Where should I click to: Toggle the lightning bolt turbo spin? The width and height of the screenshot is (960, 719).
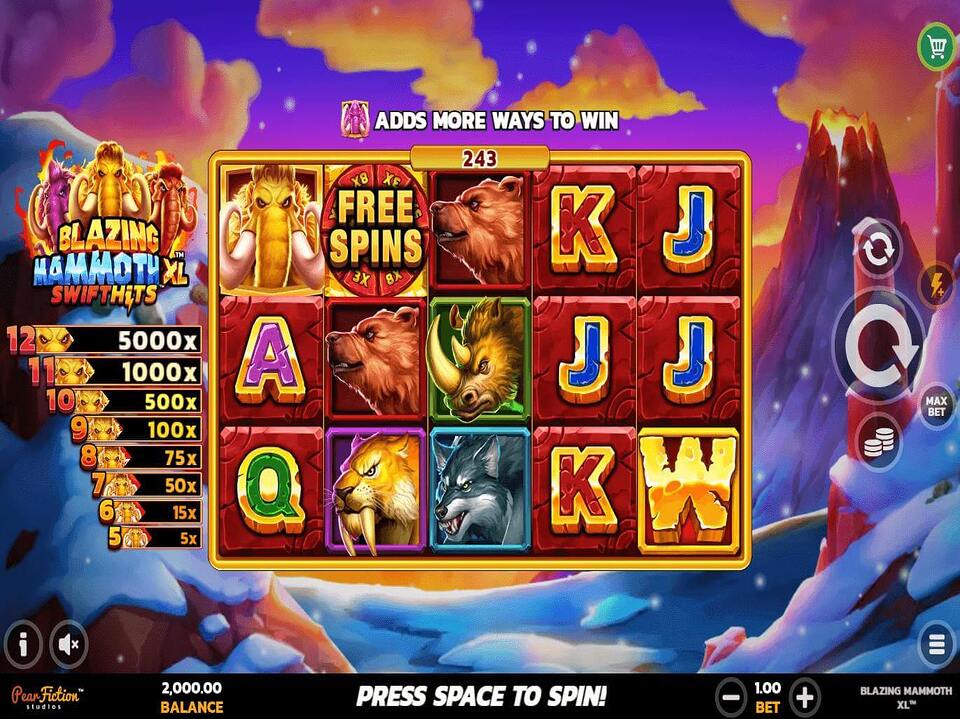(x=935, y=285)
